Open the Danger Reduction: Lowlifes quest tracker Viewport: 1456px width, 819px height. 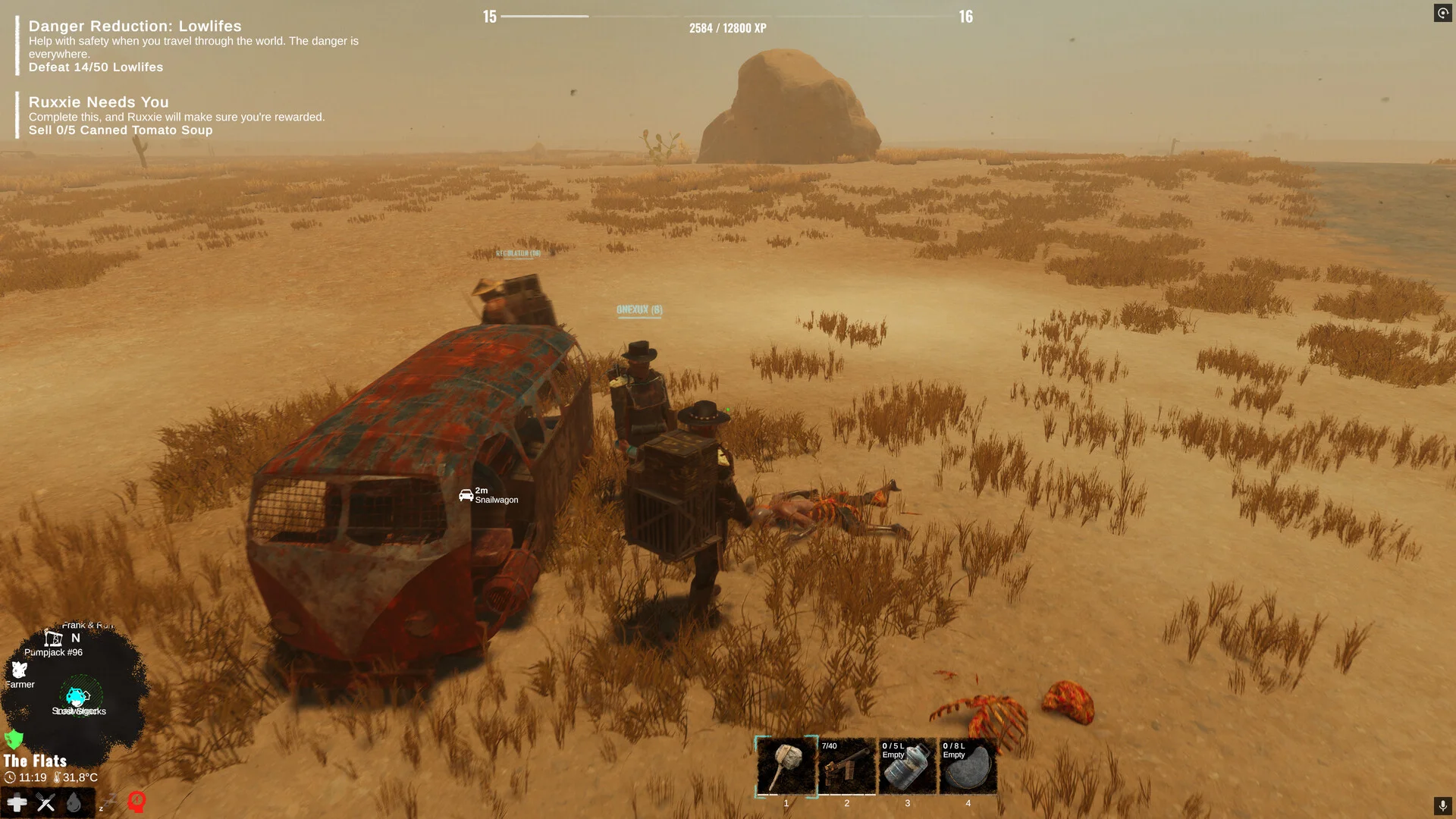135,27
